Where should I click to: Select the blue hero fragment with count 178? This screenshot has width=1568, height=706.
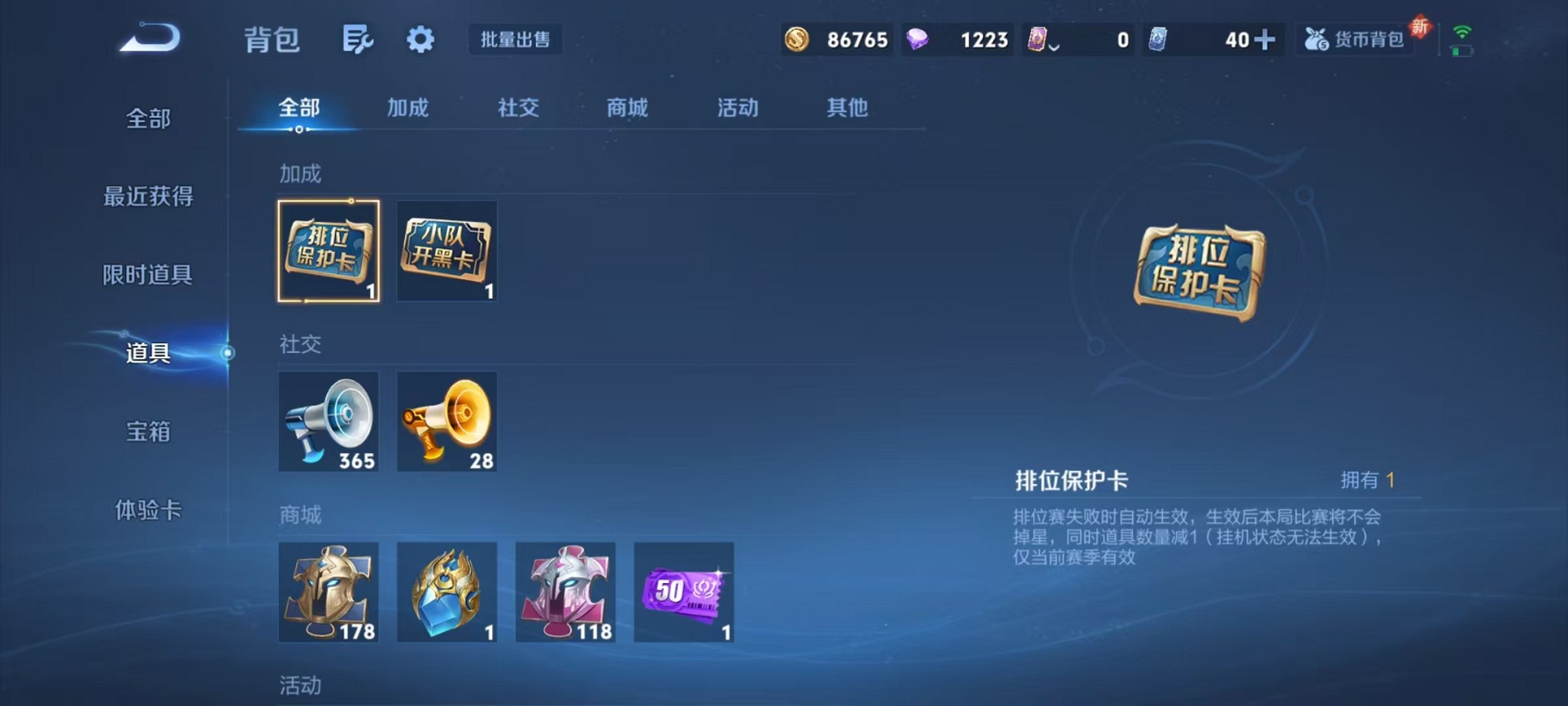pos(329,593)
